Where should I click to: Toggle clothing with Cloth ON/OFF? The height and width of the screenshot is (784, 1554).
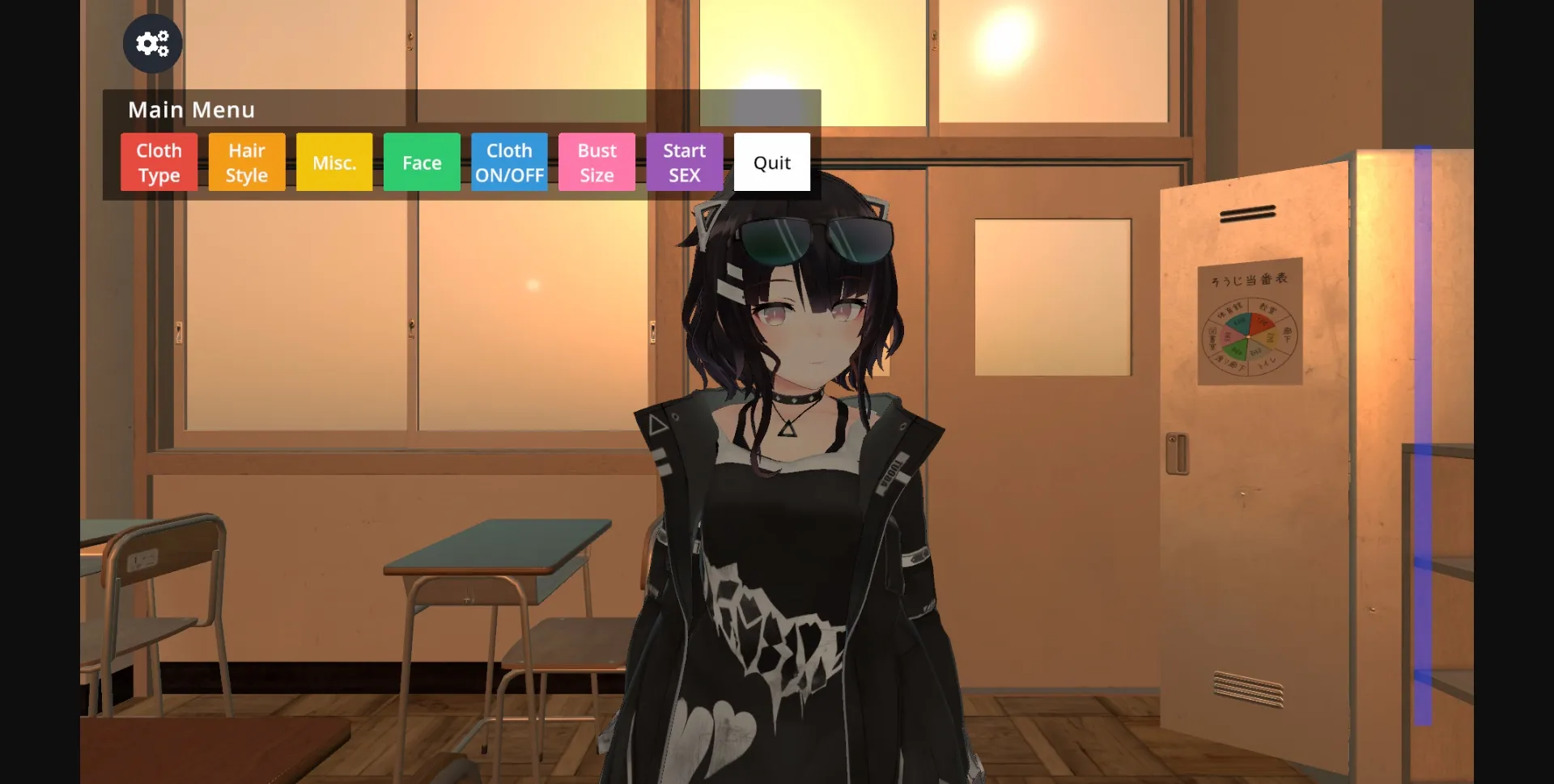pyautogui.click(x=509, y=162)
